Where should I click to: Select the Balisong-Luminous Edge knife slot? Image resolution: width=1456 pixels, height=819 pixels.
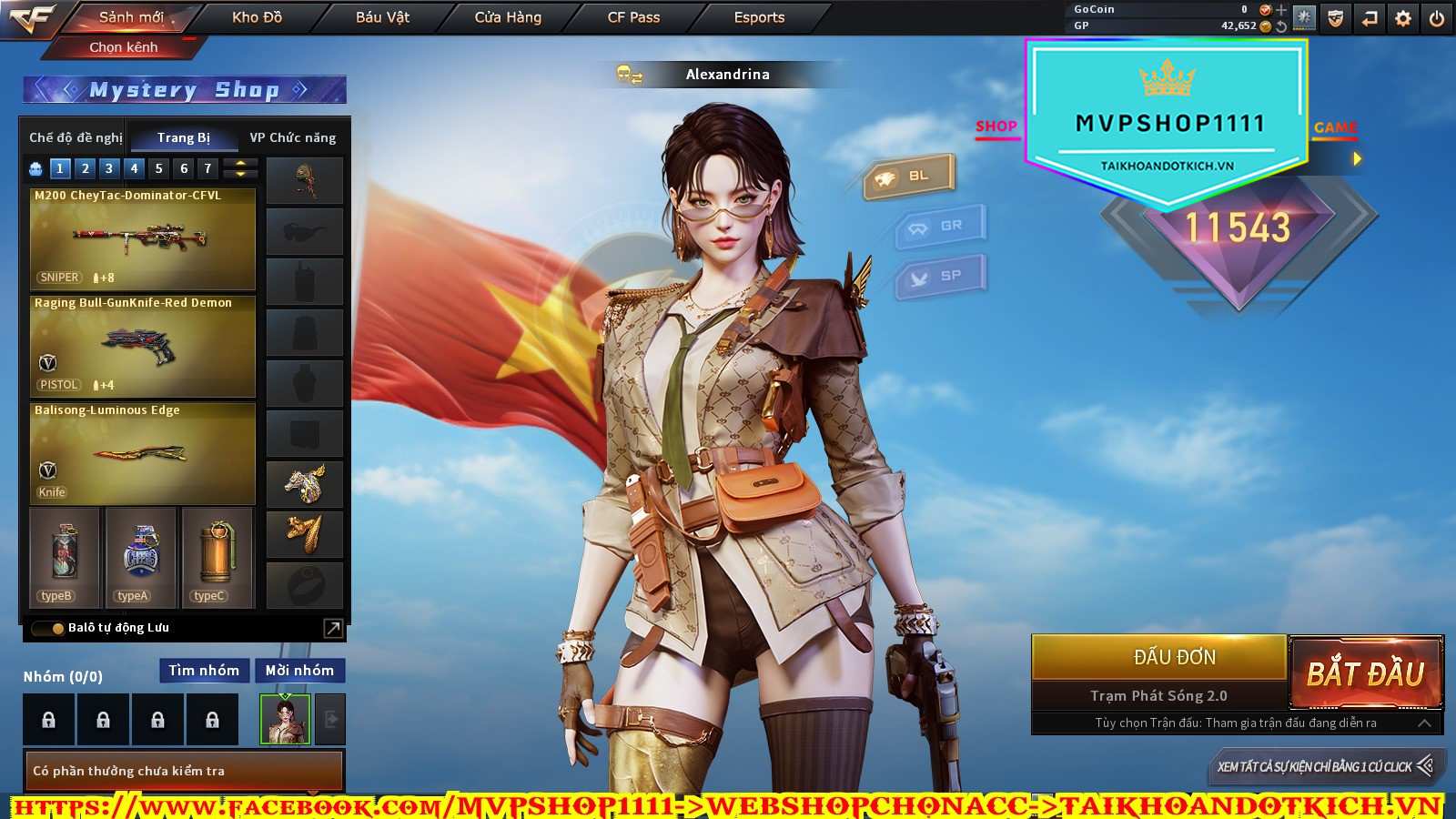pos(143,453)
